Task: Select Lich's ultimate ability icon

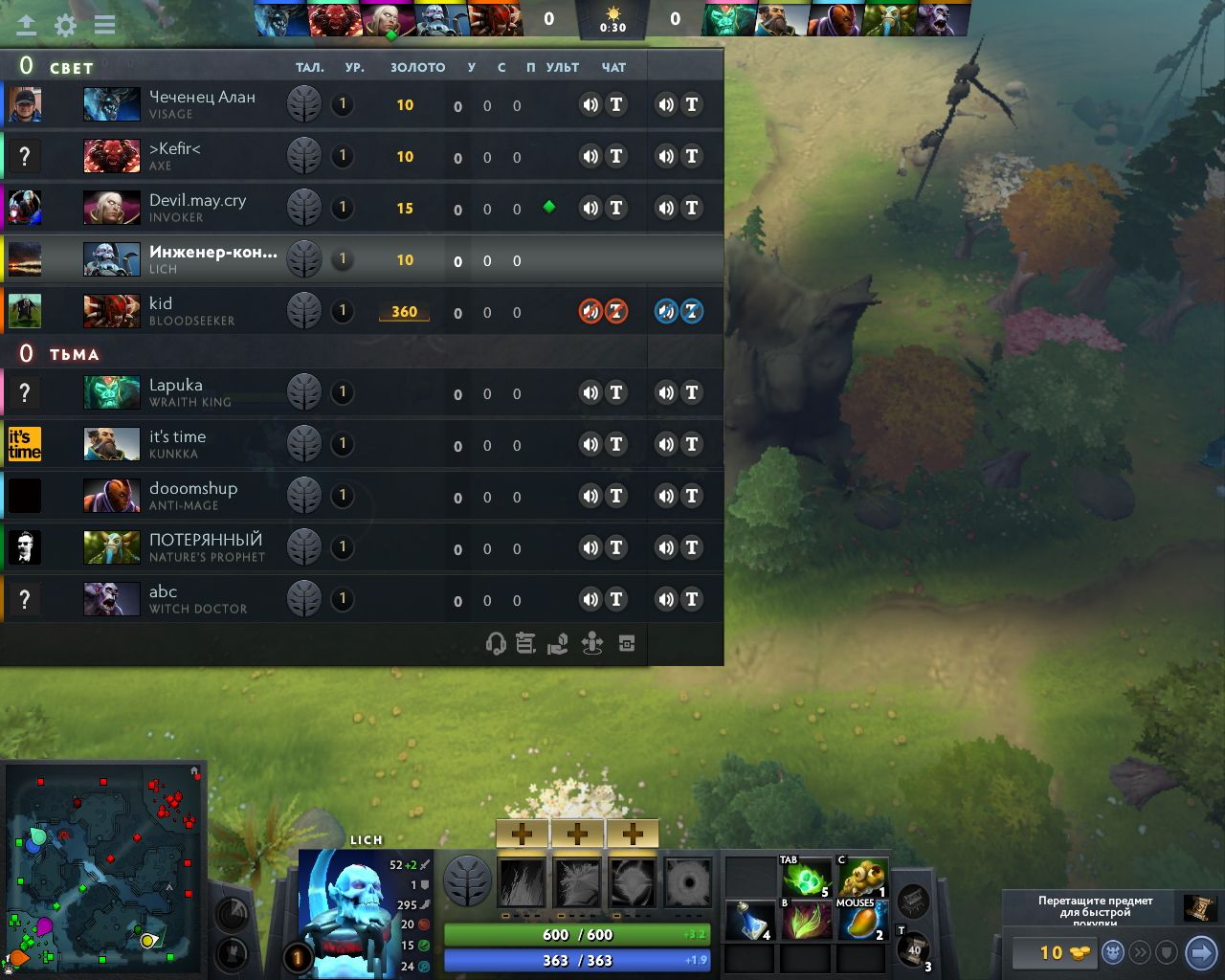Action: tap(687, 881)
